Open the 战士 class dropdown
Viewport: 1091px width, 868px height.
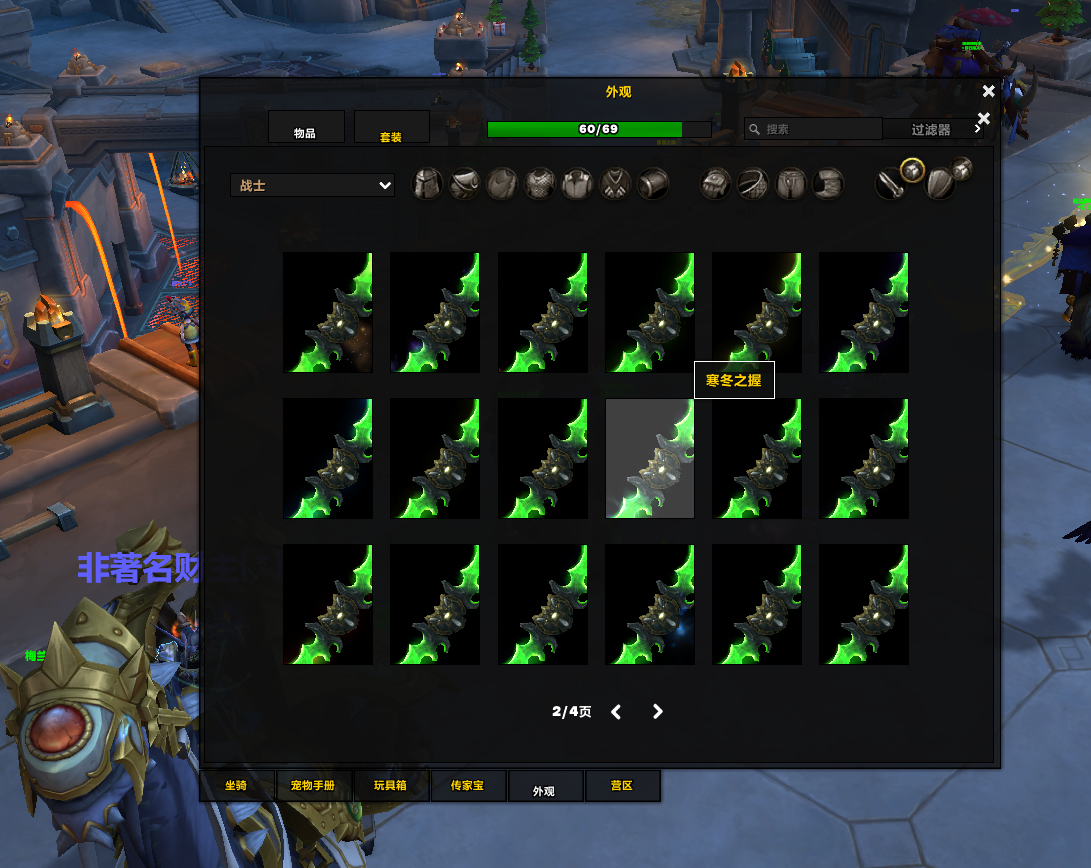(312, 185)
